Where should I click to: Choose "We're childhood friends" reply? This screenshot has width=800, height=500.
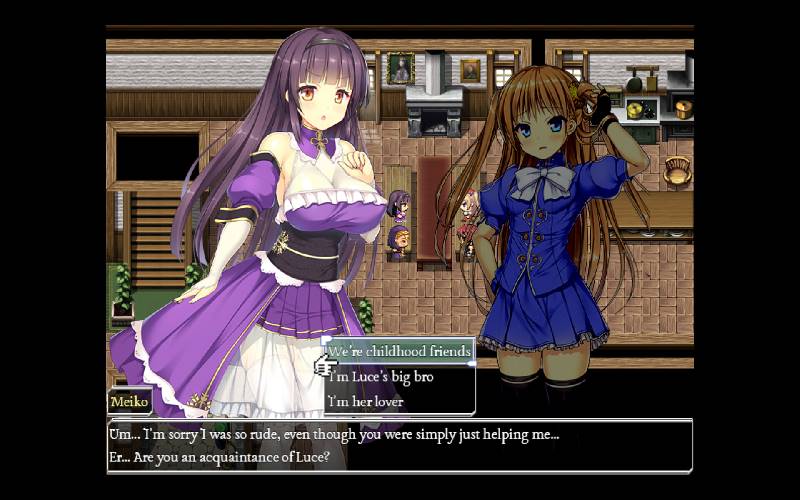399,352
